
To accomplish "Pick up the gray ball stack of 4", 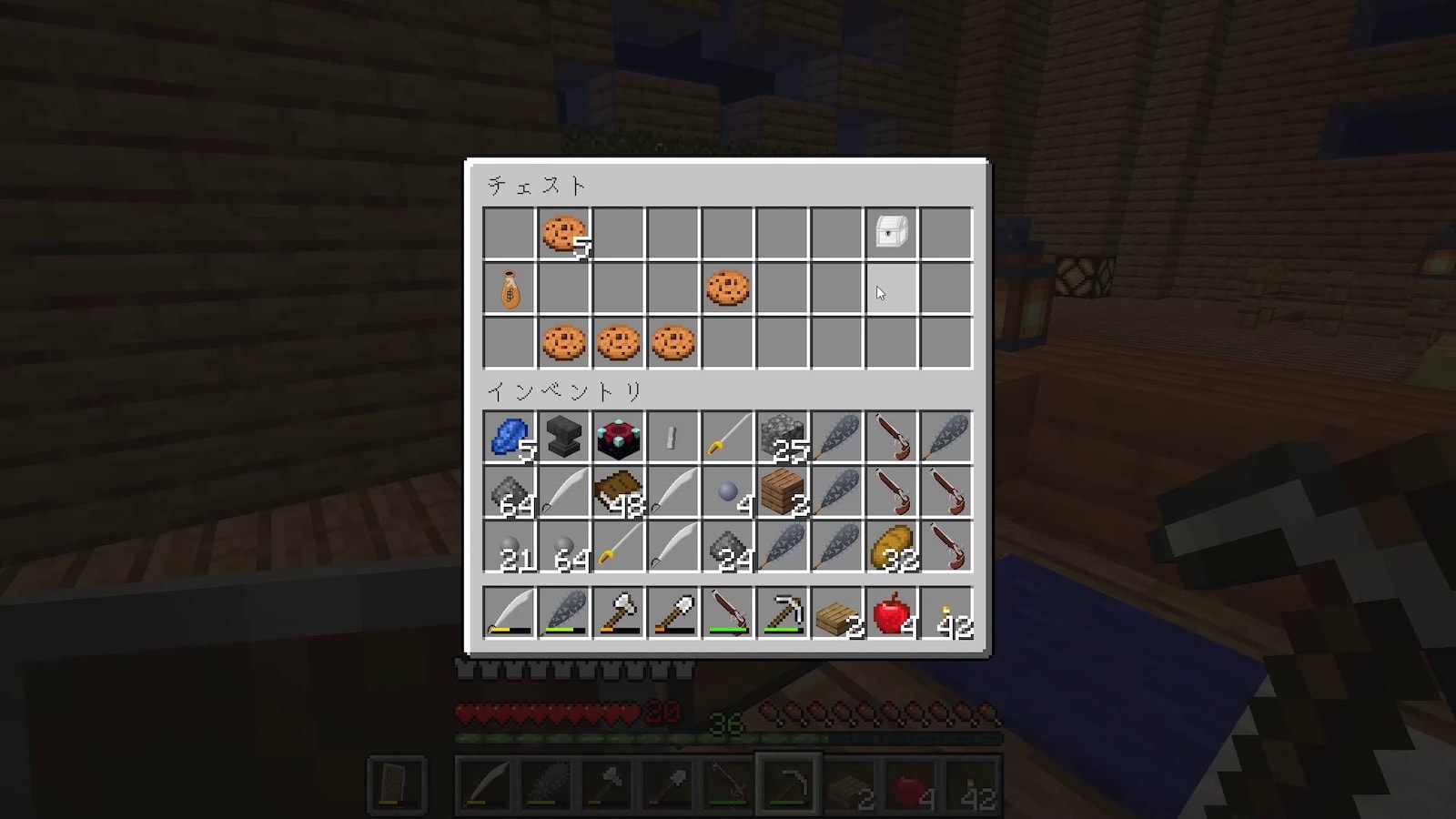I will point(728,492).
